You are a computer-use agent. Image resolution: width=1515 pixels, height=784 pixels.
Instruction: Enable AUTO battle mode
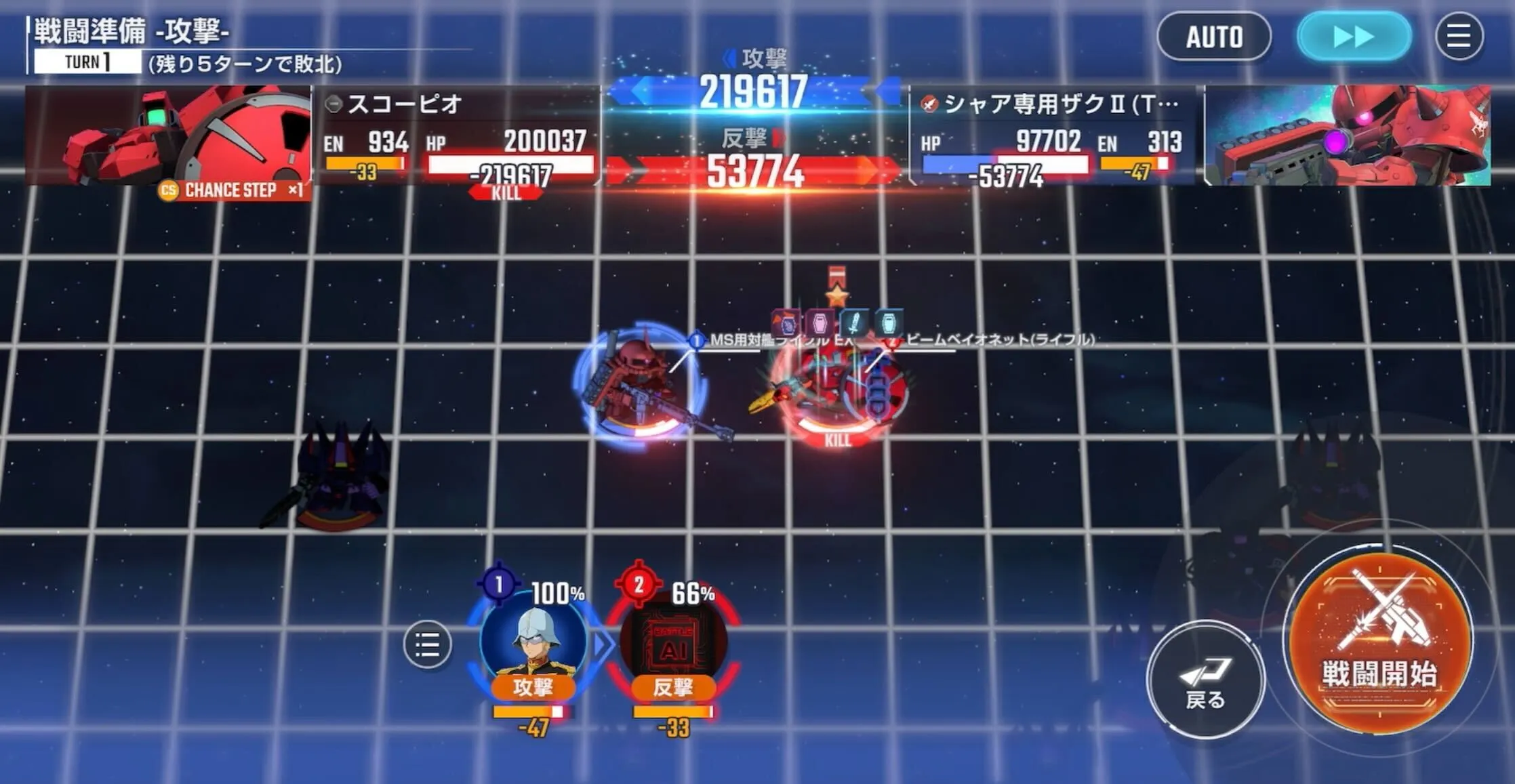point(1214,37)
